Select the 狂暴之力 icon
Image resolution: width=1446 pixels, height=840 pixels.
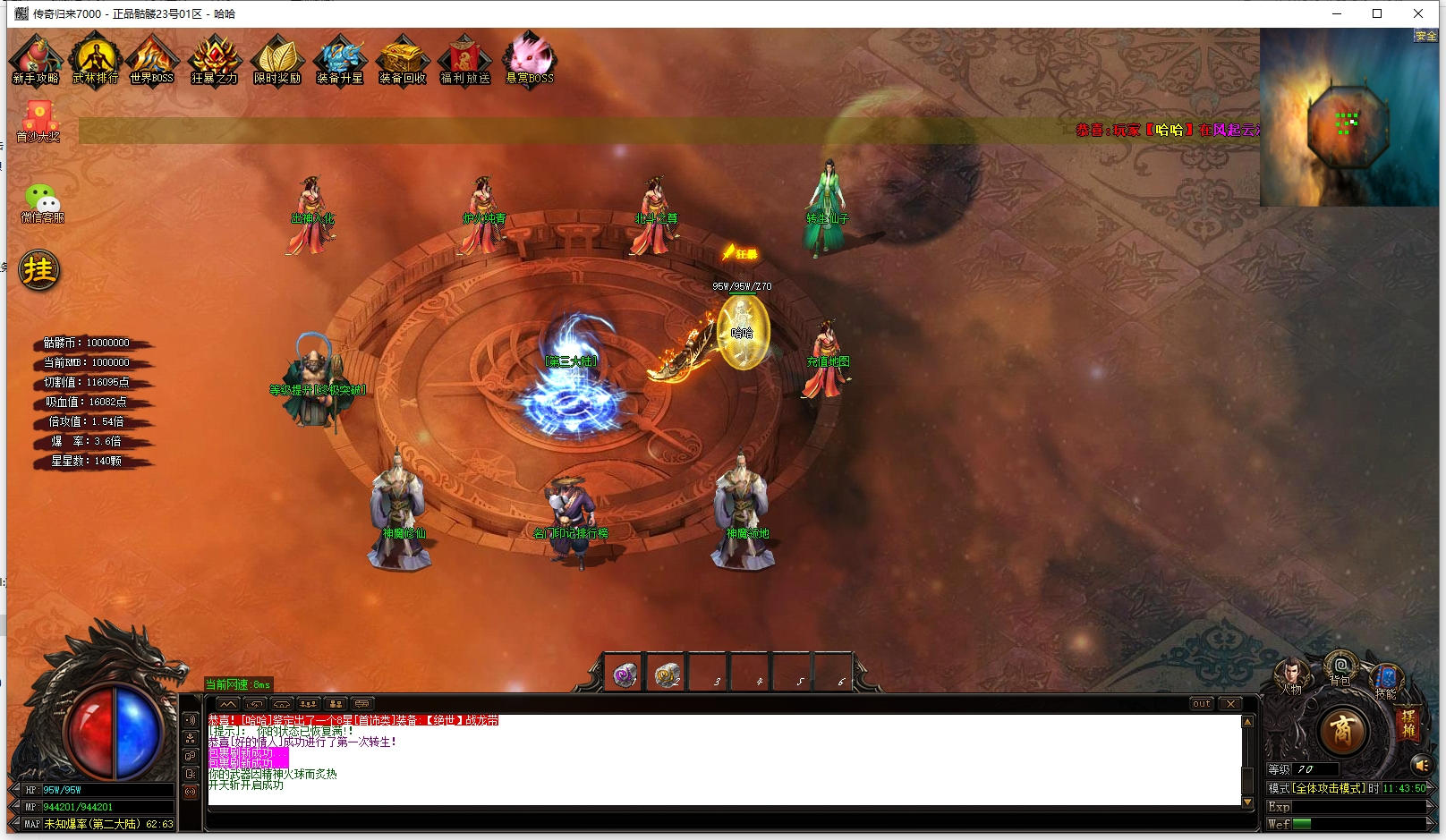[215, 59]
